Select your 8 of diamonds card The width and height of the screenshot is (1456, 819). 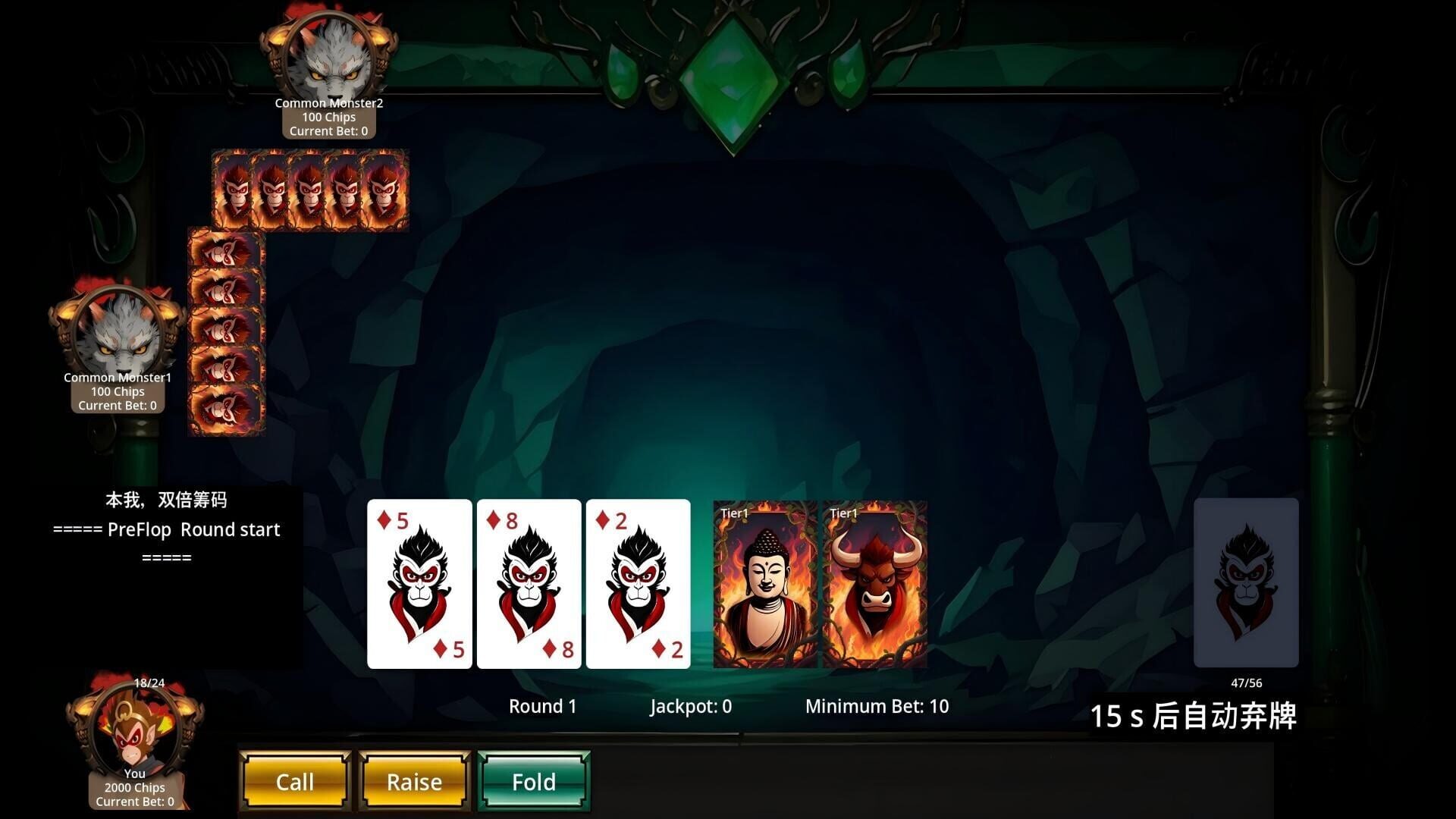[x=529, y=584]
